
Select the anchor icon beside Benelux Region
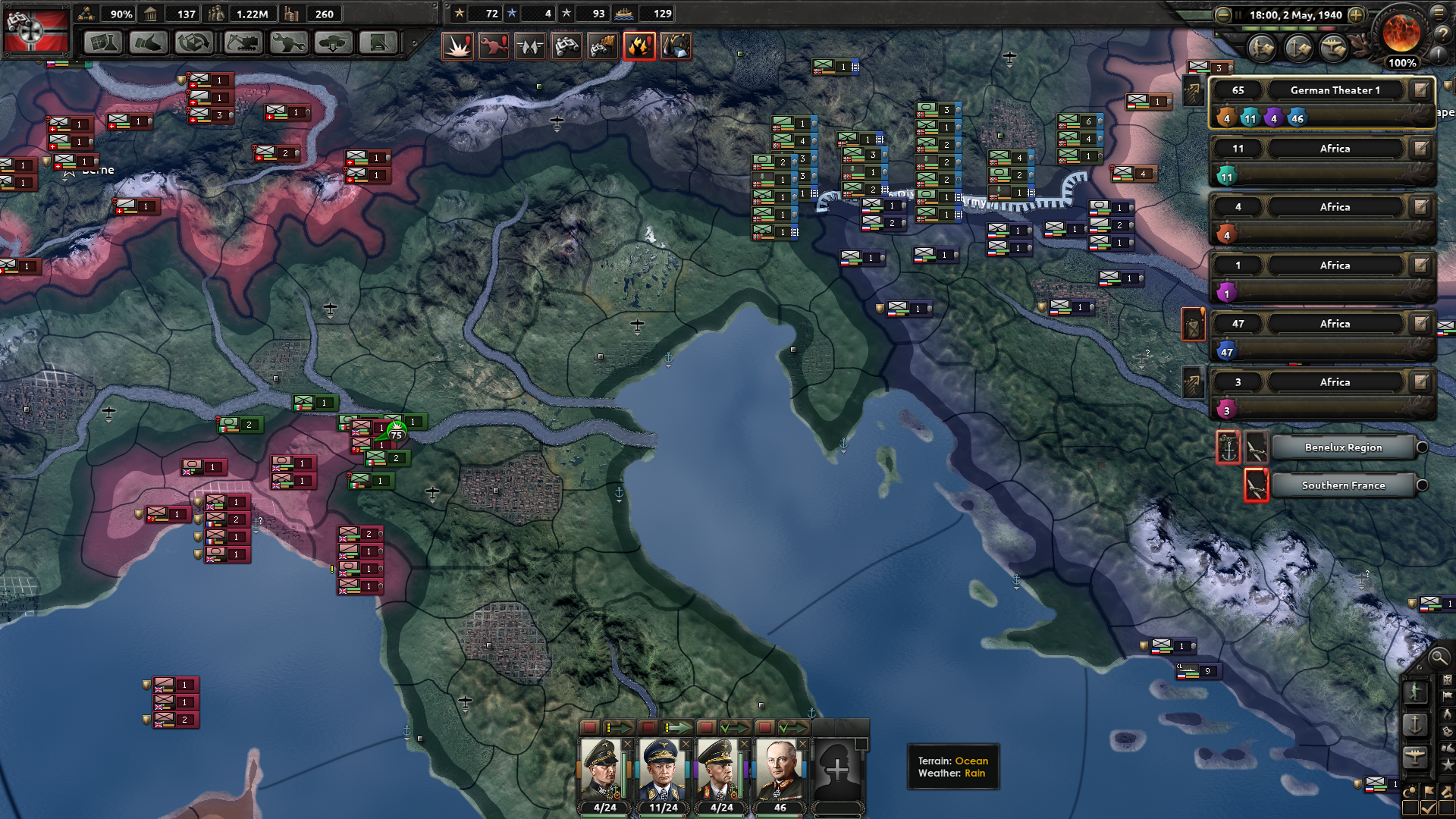(x=1228, y=447)
